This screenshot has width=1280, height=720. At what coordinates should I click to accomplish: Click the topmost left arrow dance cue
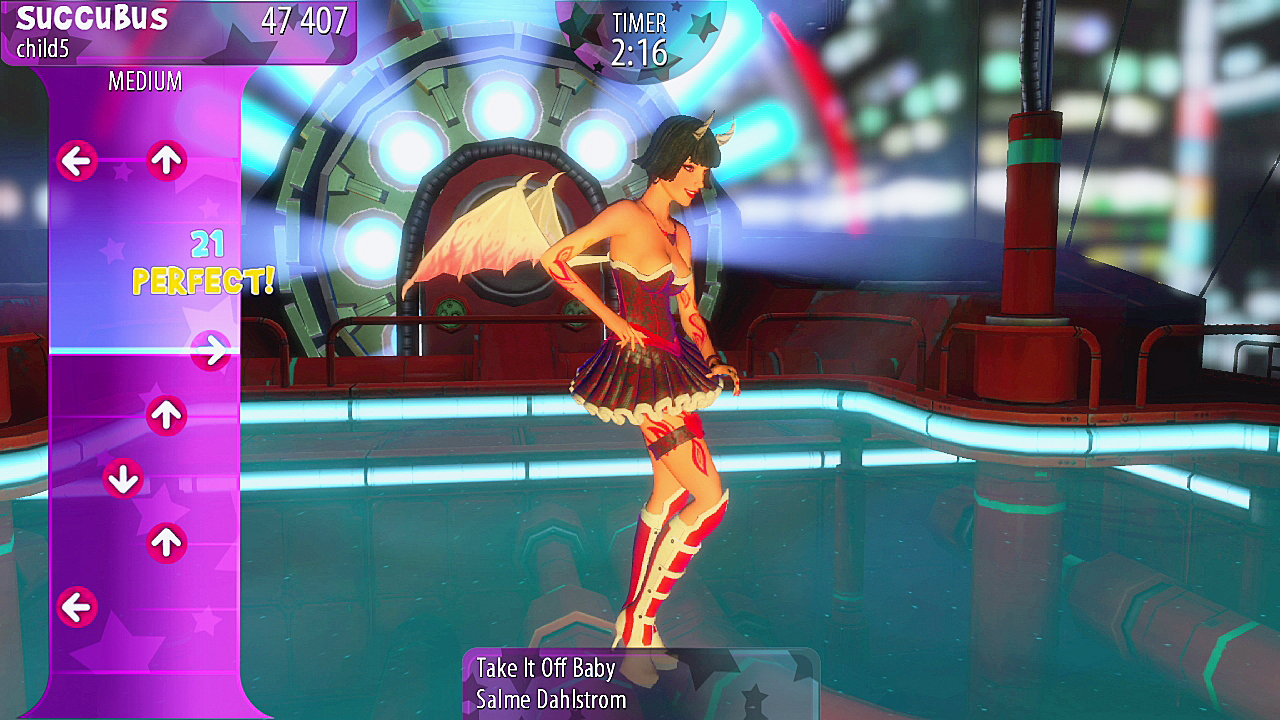tap(77, 160)
